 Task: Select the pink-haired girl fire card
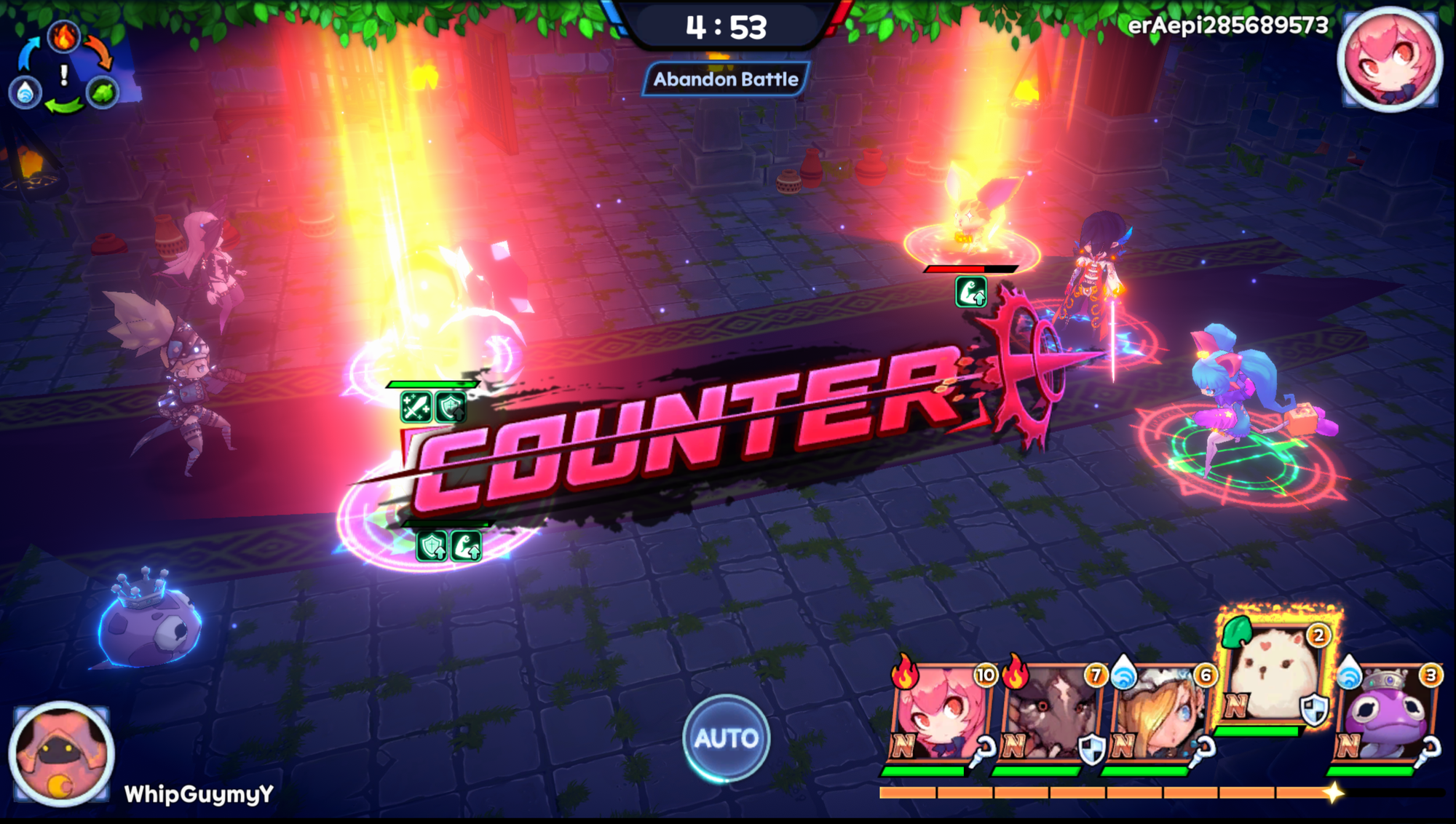point(940,713)
